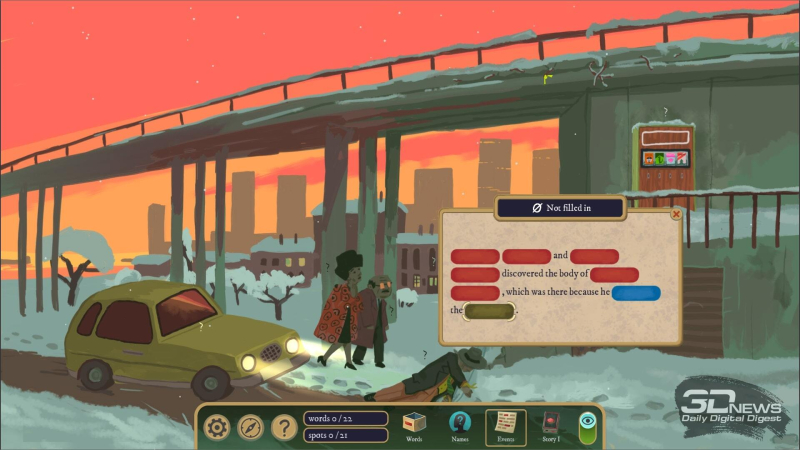Select the red blank after "body of"
This screenshot has width=800, height=450.
[x=614, y=275]
